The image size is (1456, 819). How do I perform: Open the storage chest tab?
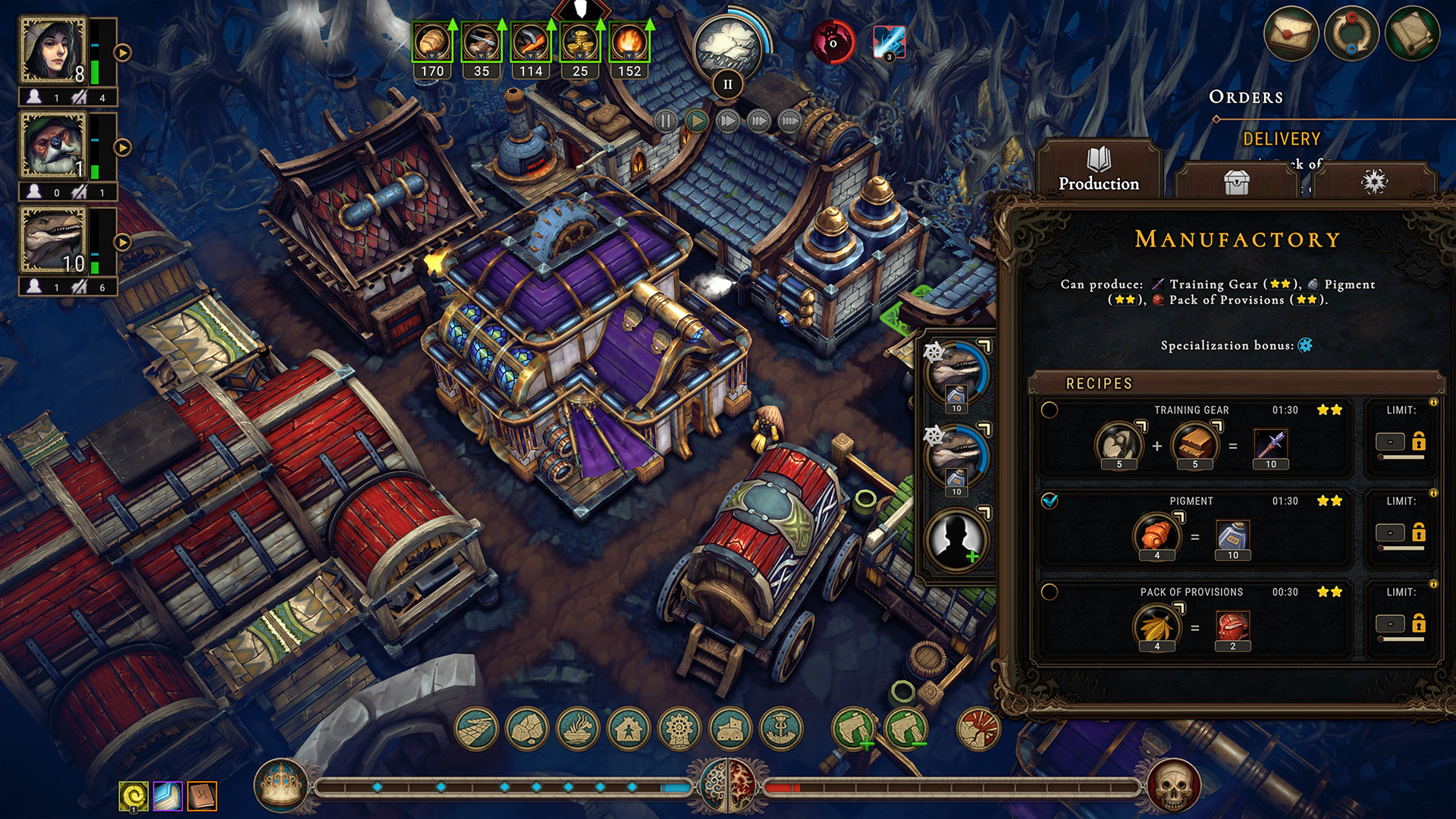[1236, 182]
